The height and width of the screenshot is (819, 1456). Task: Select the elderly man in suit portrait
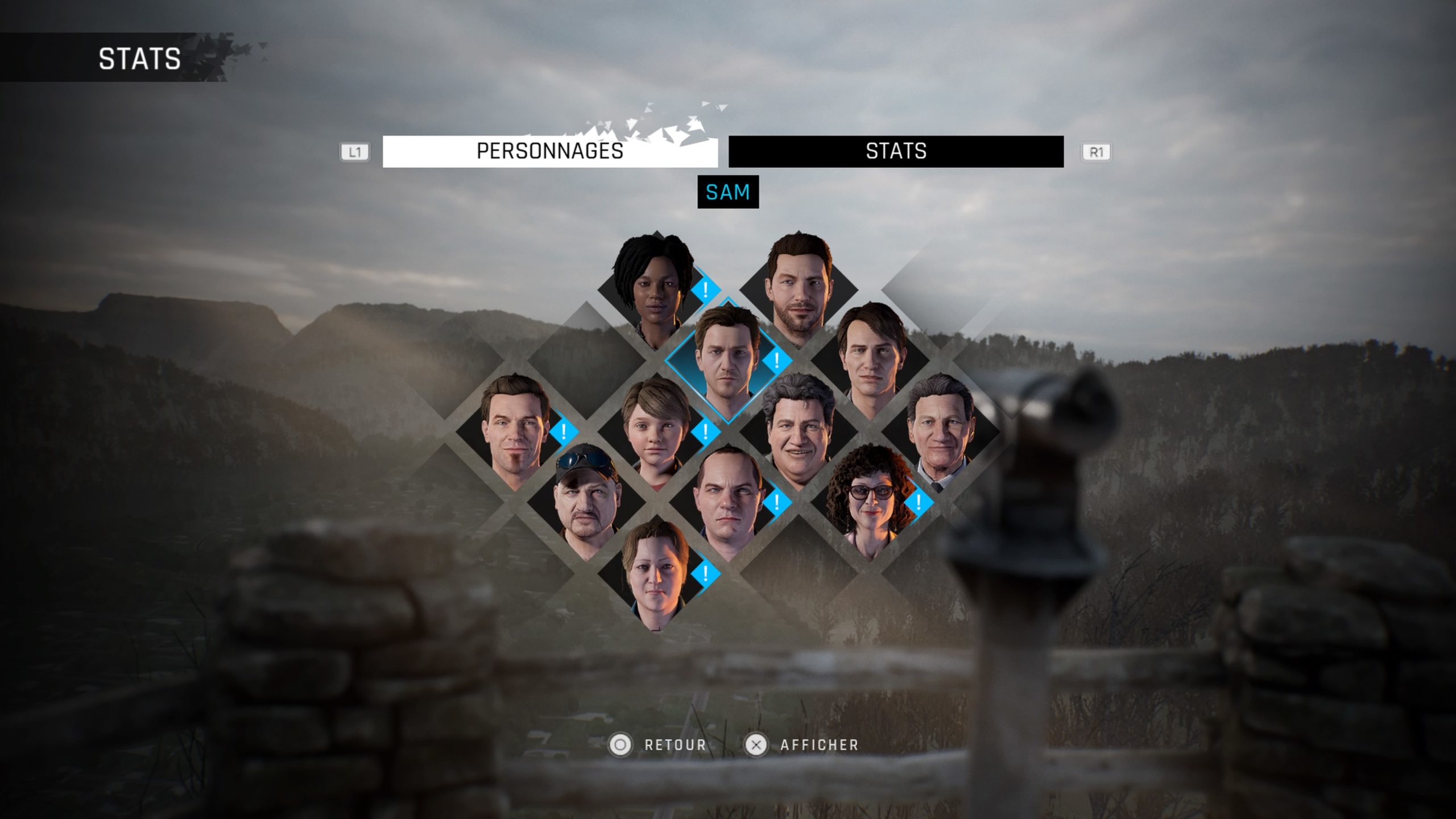[940, 432]
